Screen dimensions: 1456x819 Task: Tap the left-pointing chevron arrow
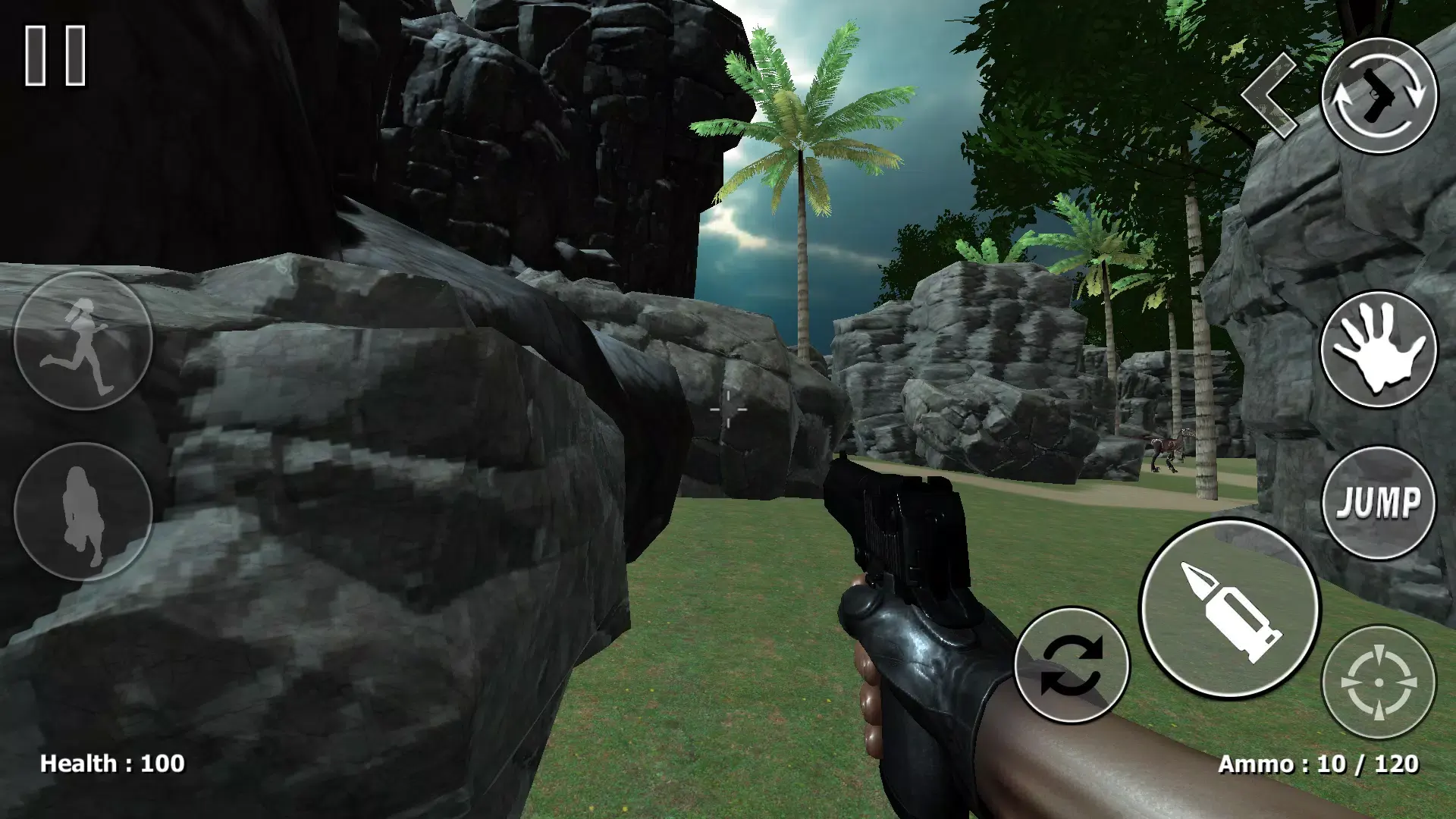click(x=1271, y=96)
